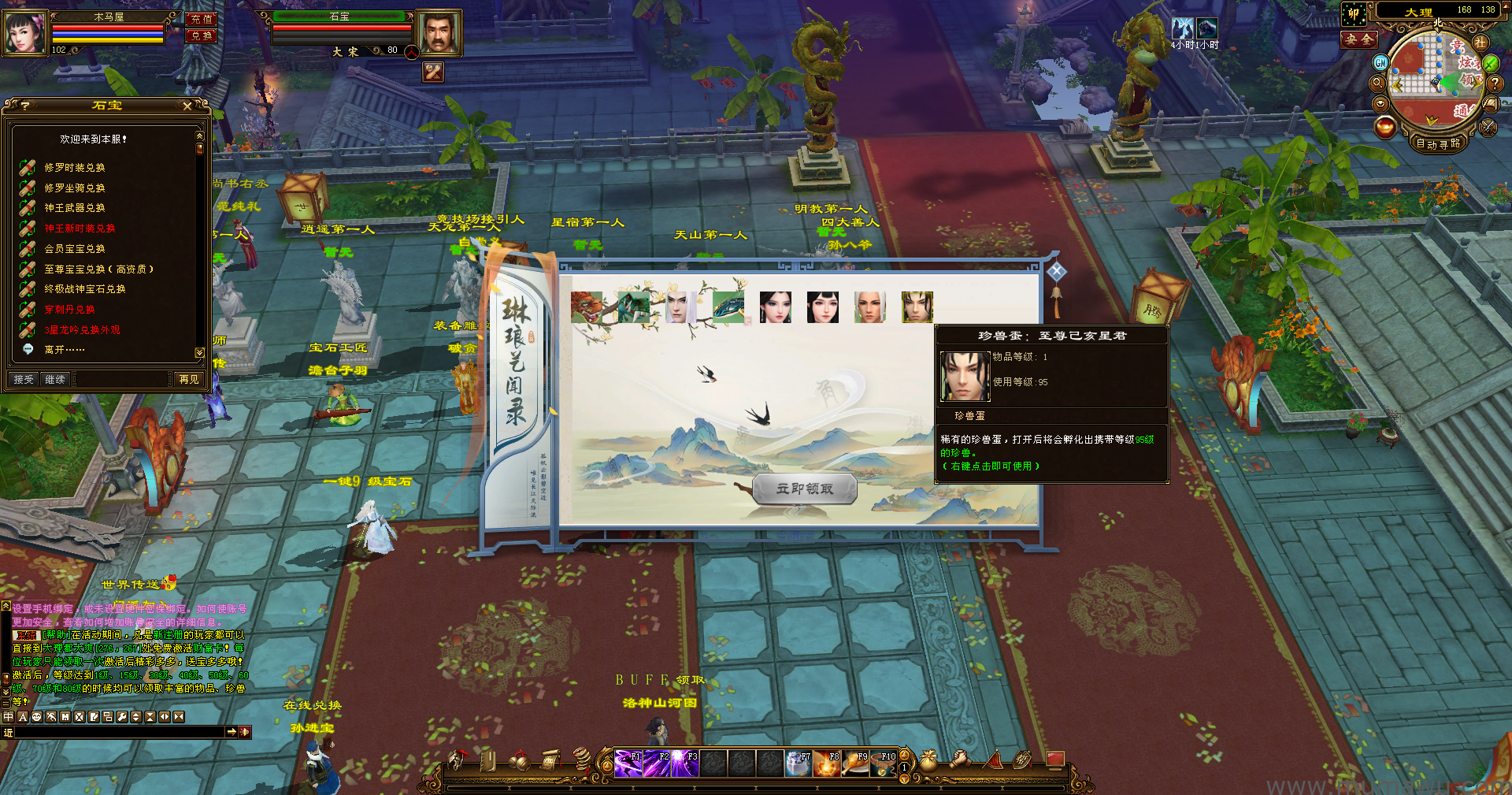Image resolution: width=1512 pixels, height=795 pixels.
Task: Choose the 神王武器兑换 exchange option
Action: coord(75,208)
